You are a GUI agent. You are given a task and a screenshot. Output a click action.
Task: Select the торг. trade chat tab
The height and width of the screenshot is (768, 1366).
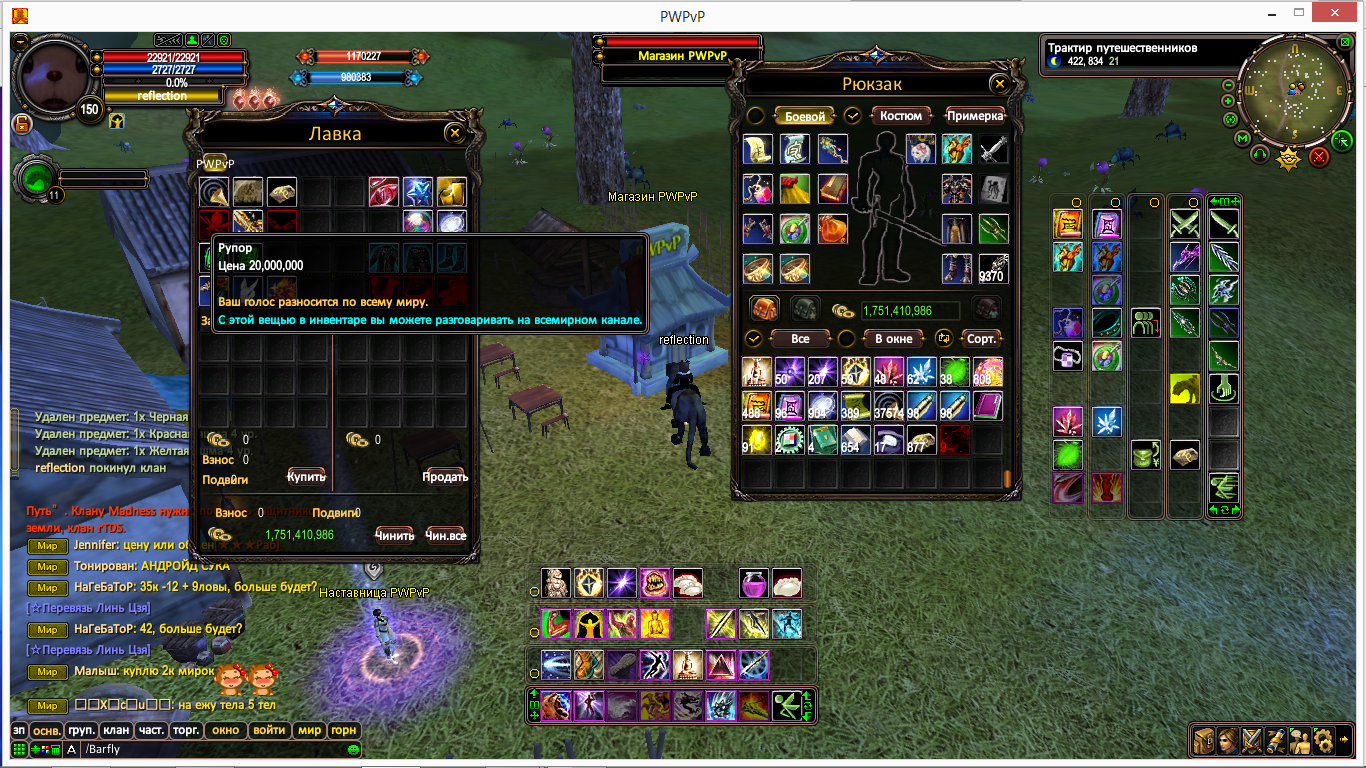[x=185, y=730]
